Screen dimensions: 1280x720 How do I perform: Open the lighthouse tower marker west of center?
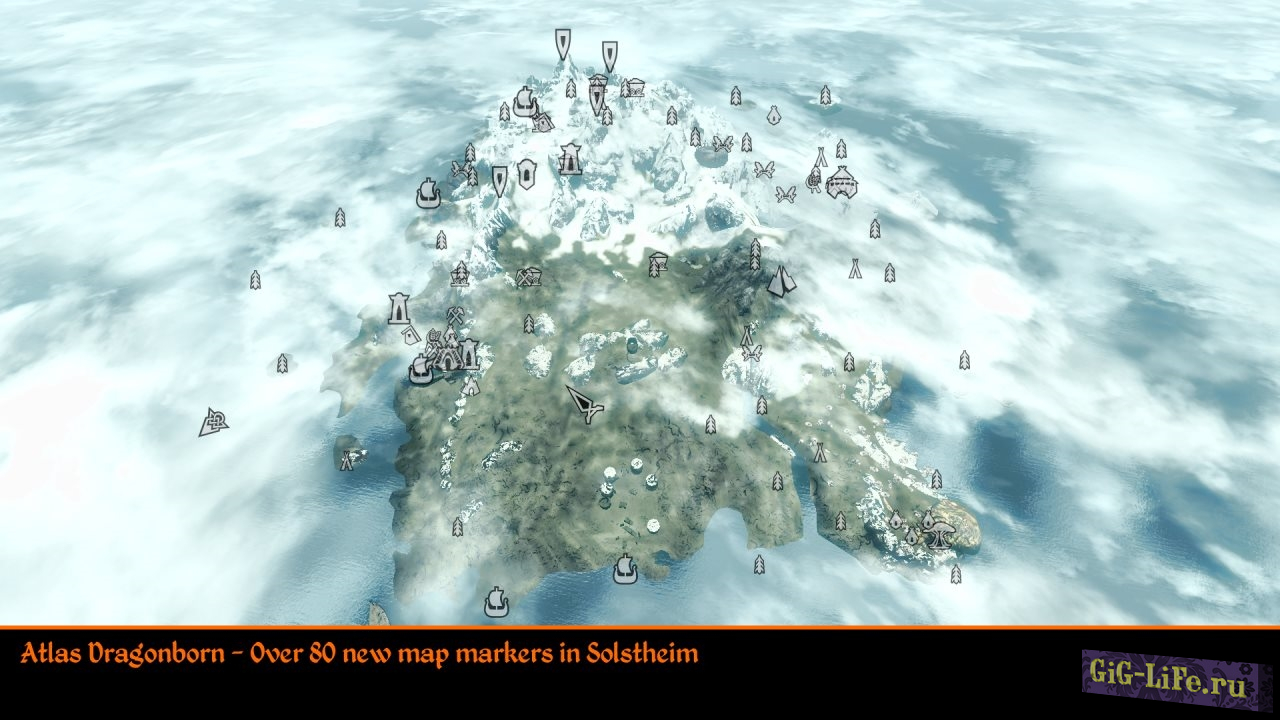[x=398, y=307]
